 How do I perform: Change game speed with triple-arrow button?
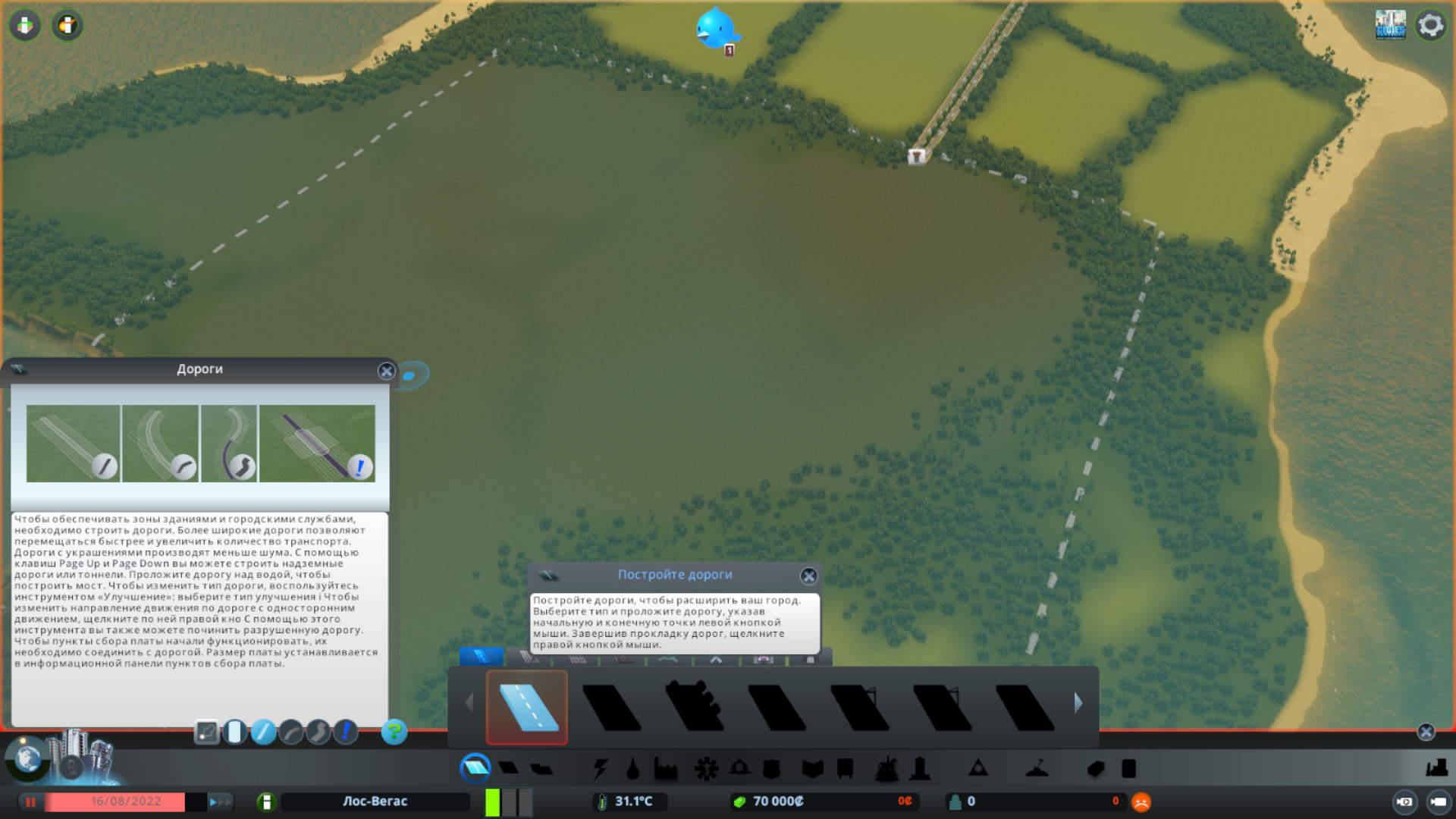[218, 802]
